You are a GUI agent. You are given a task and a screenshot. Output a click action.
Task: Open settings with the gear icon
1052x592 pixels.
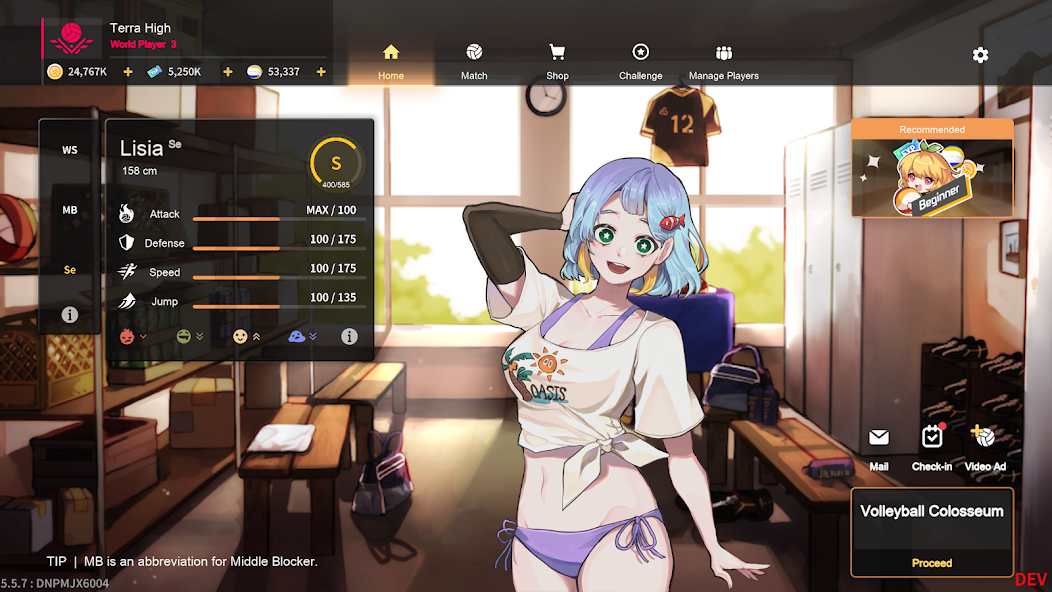pos(980,55)
